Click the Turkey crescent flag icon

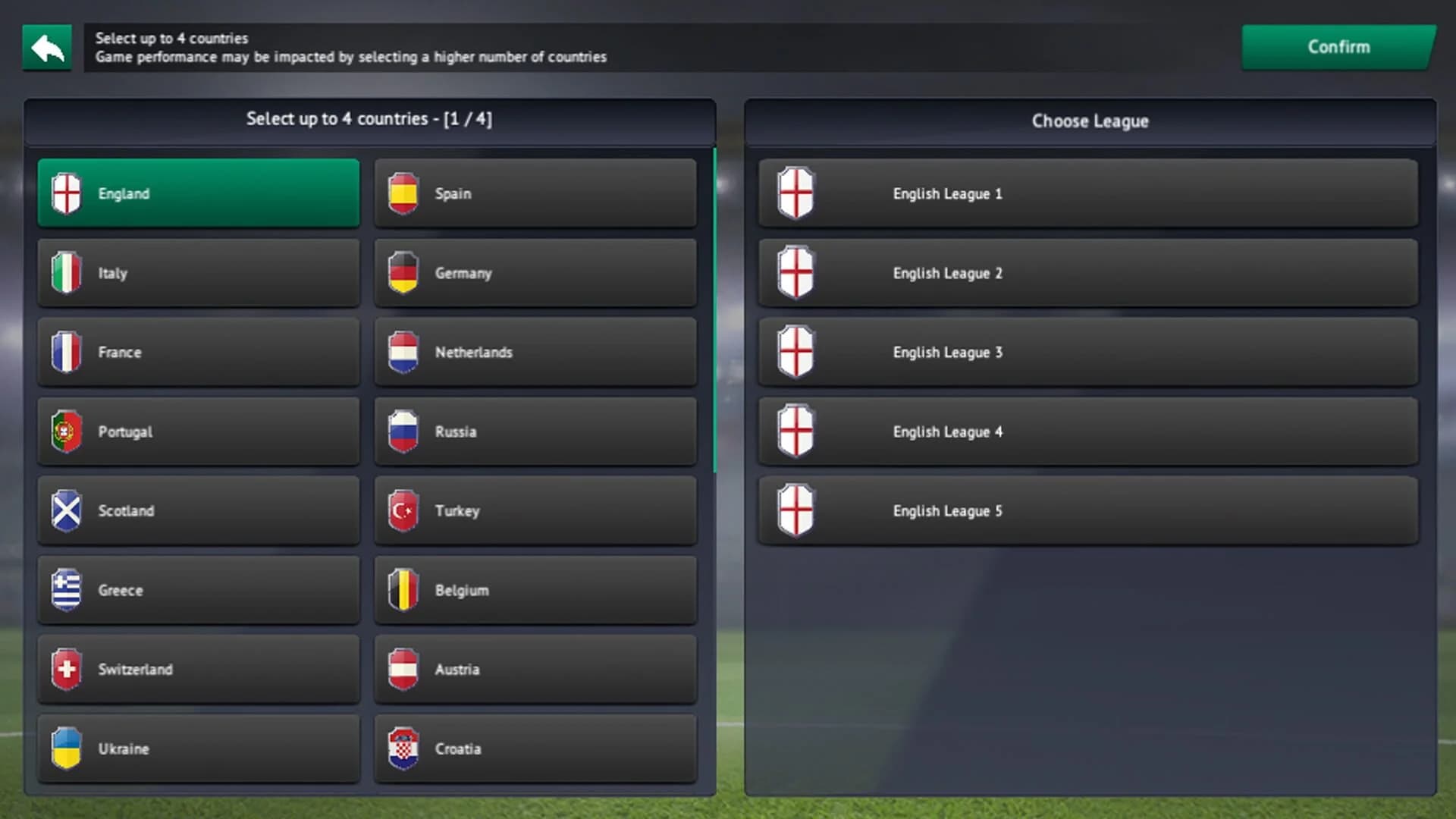tap(404, 510)
